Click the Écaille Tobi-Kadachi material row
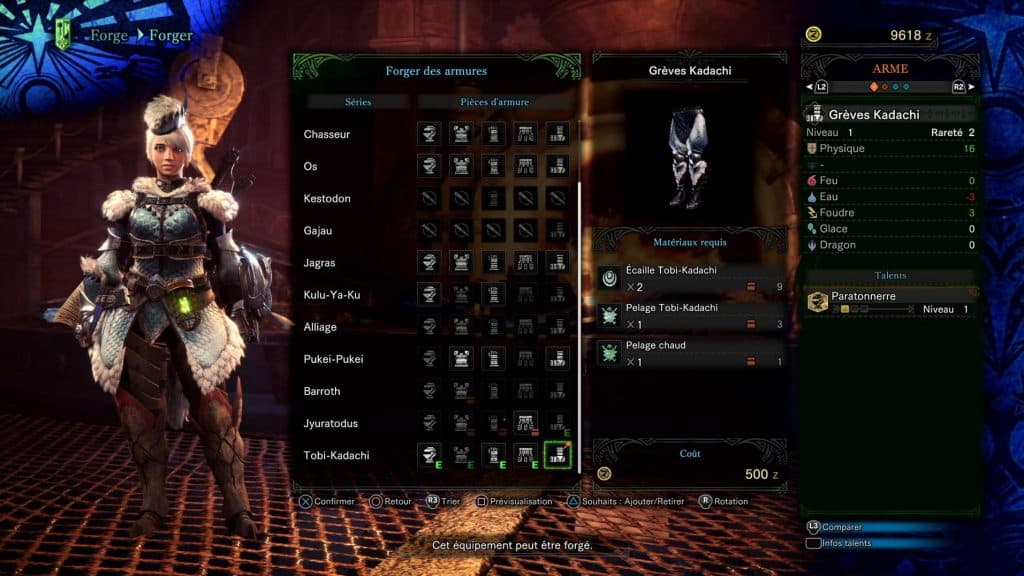The width and height of the screenshot is (1024, 576). coord(691,278)
